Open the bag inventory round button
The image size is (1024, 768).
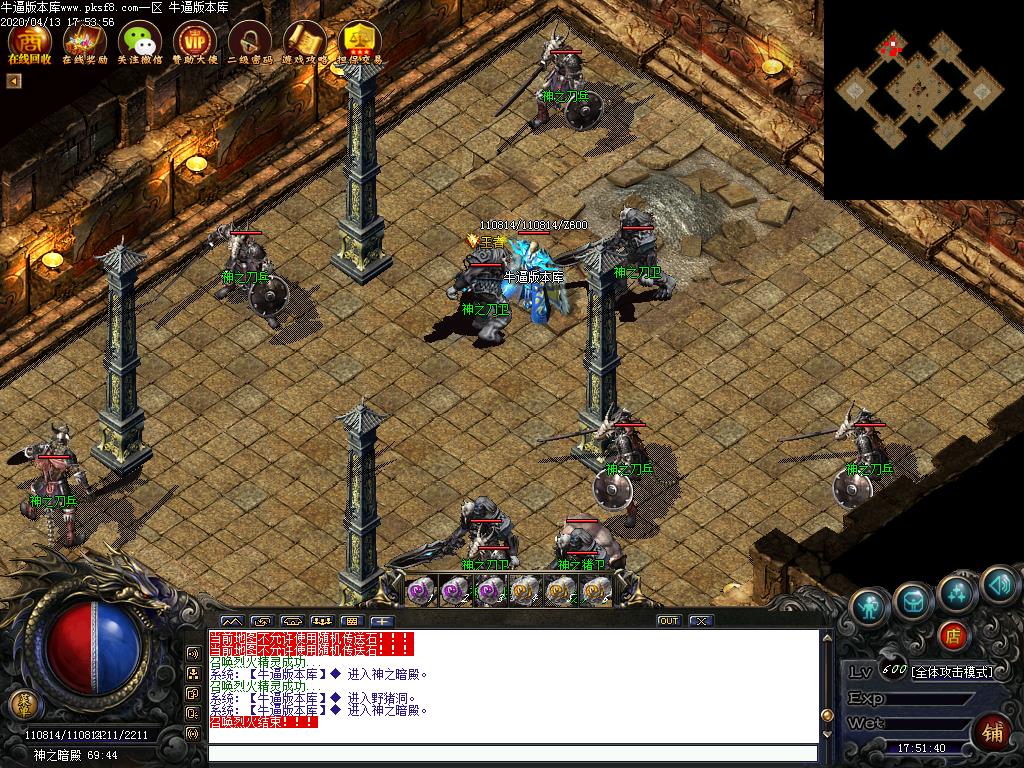tap(913, 600)
